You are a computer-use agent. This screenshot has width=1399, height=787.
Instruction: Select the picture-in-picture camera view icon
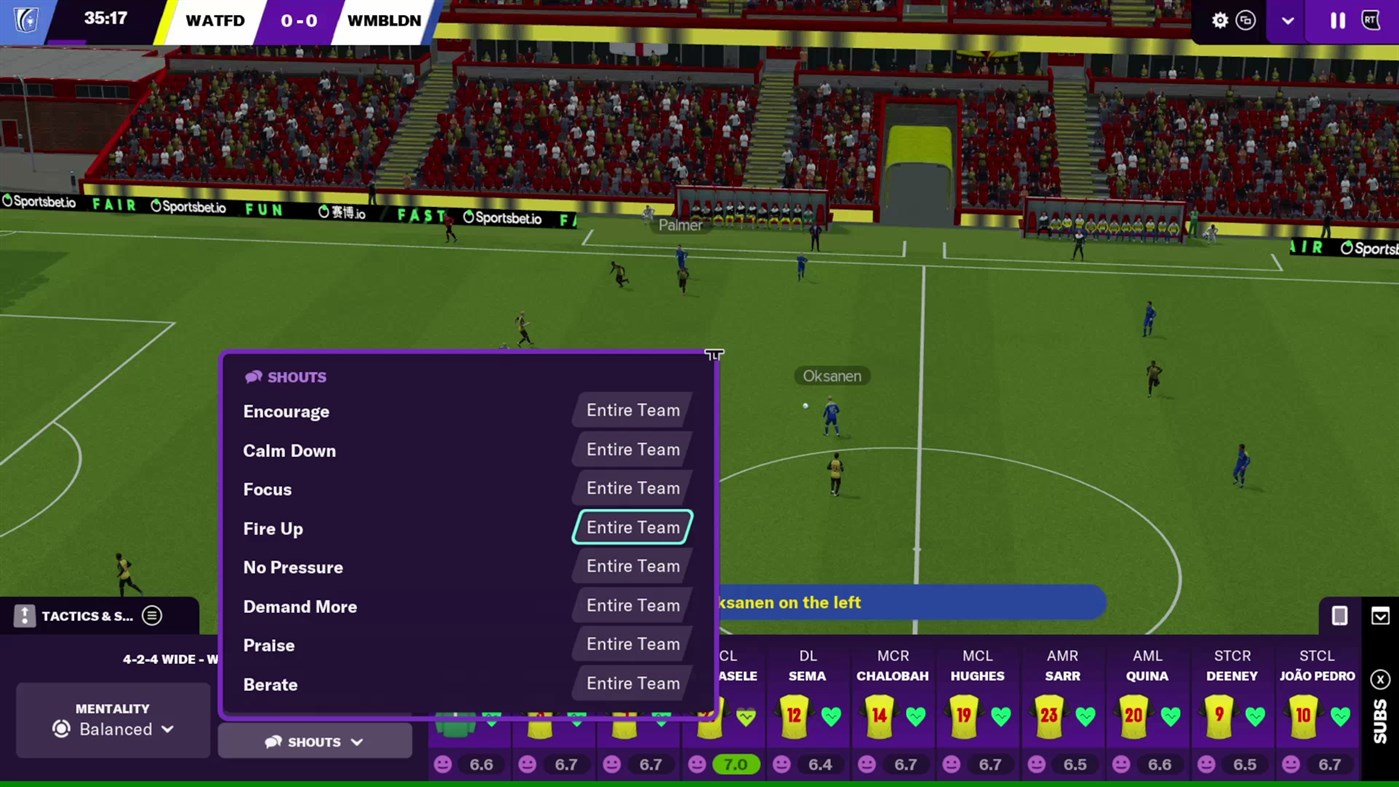[x=1246, y=20]
